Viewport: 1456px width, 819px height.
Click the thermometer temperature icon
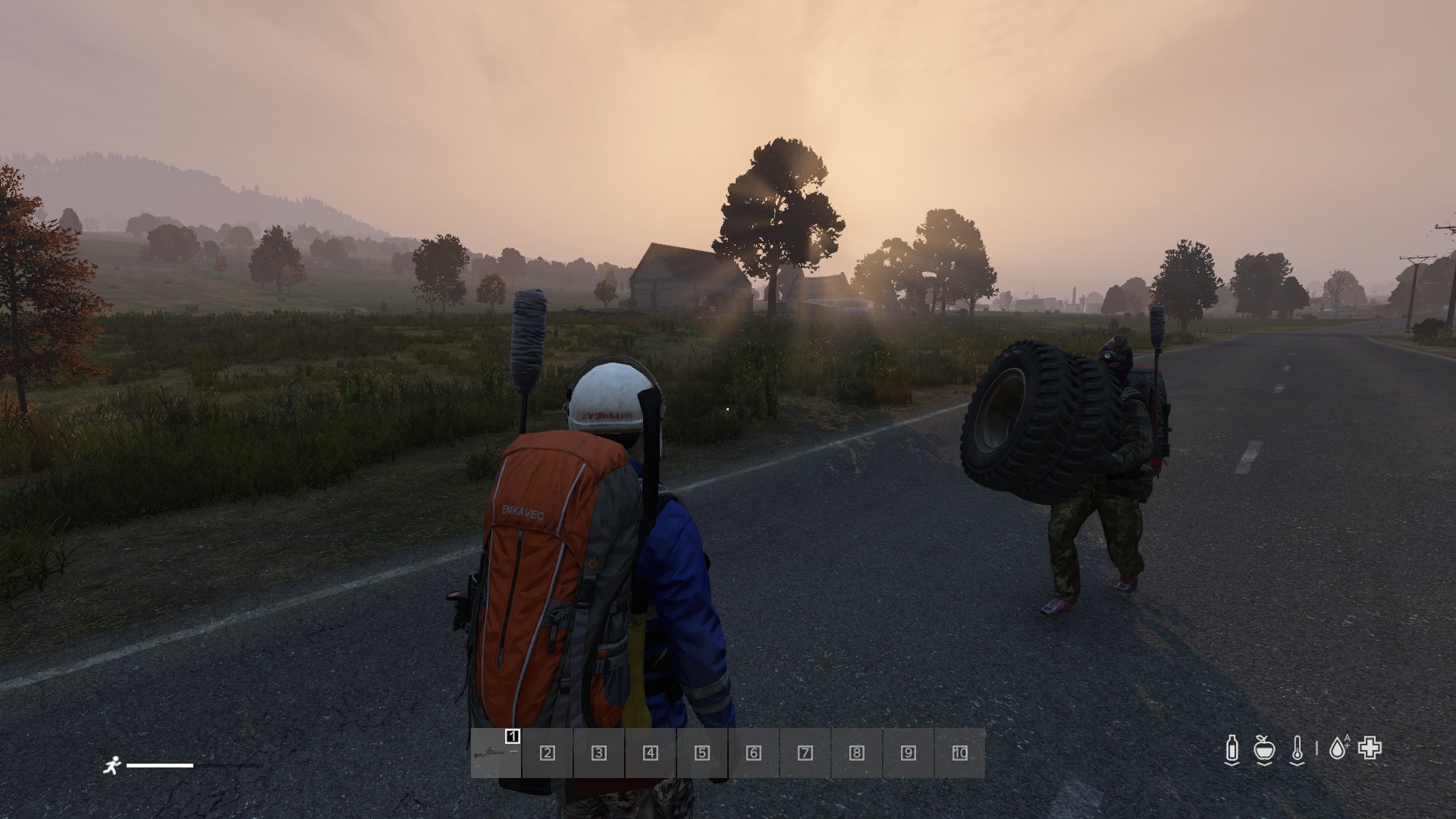tap(1298, 749)
